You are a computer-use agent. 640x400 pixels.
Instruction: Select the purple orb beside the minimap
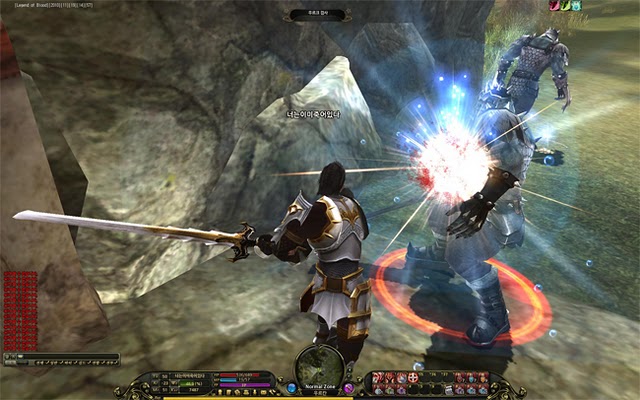(x=348, y=387)
